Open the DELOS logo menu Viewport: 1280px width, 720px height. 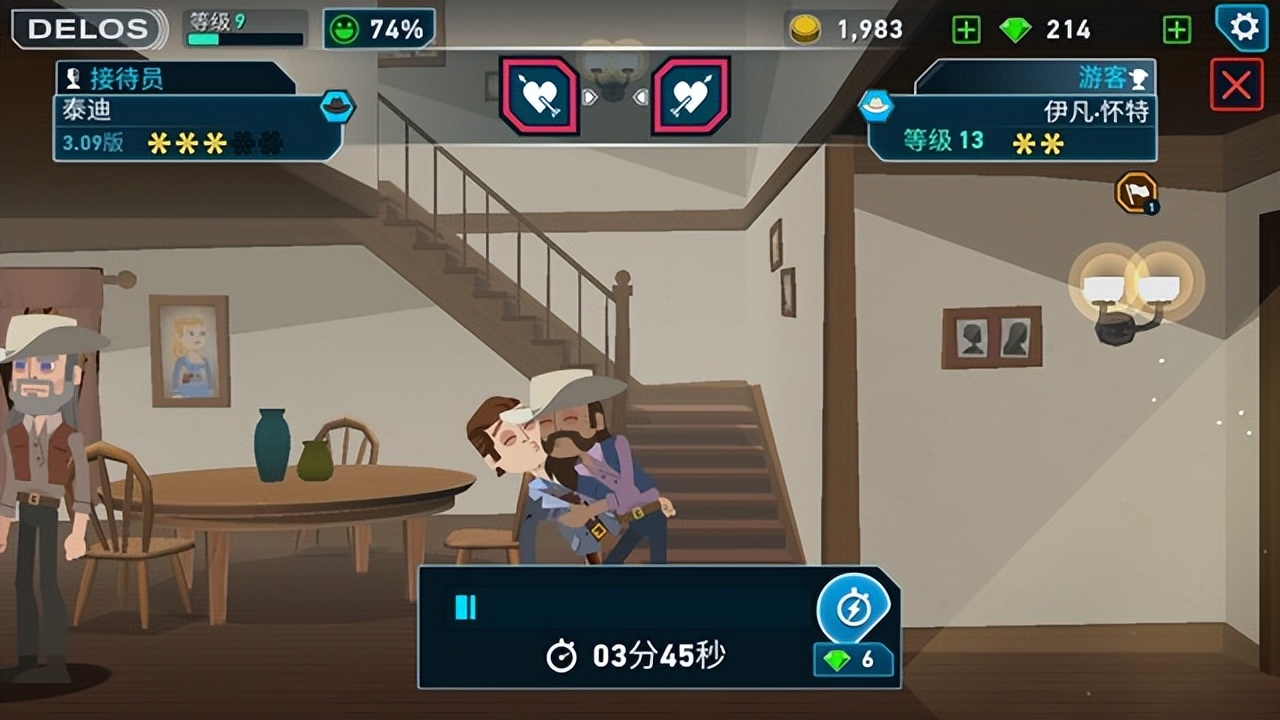tap(88, 29)
